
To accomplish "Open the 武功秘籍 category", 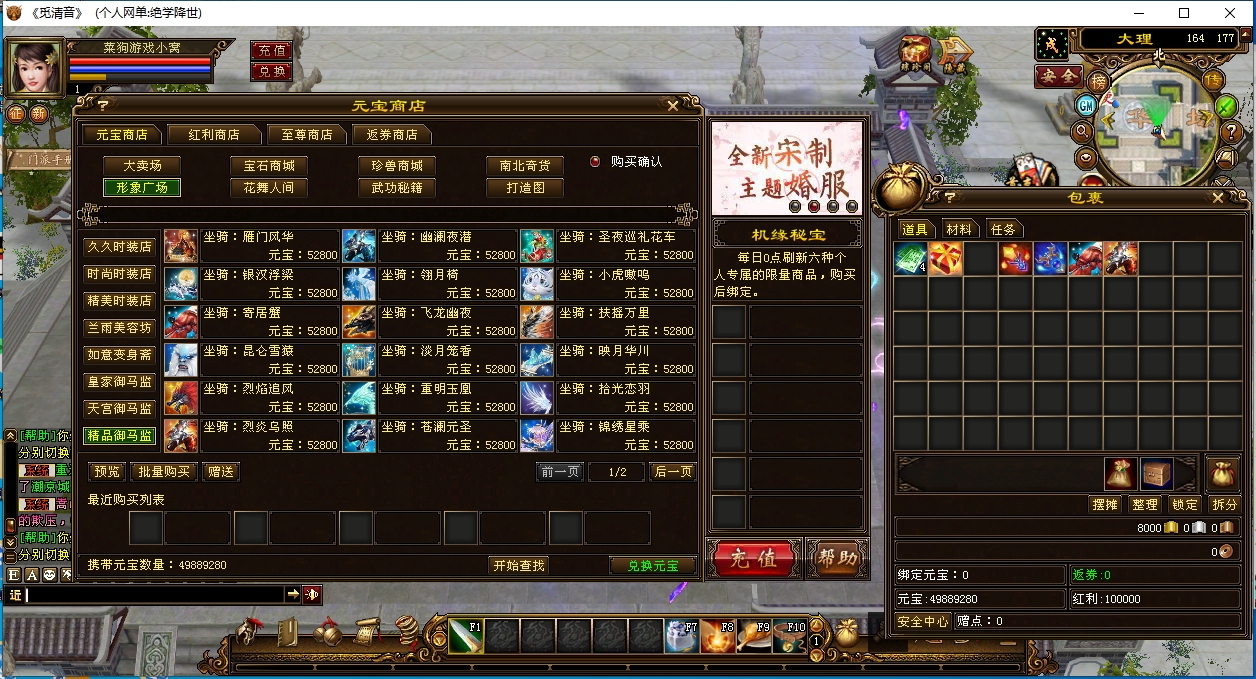I will [x=397, y=187].
